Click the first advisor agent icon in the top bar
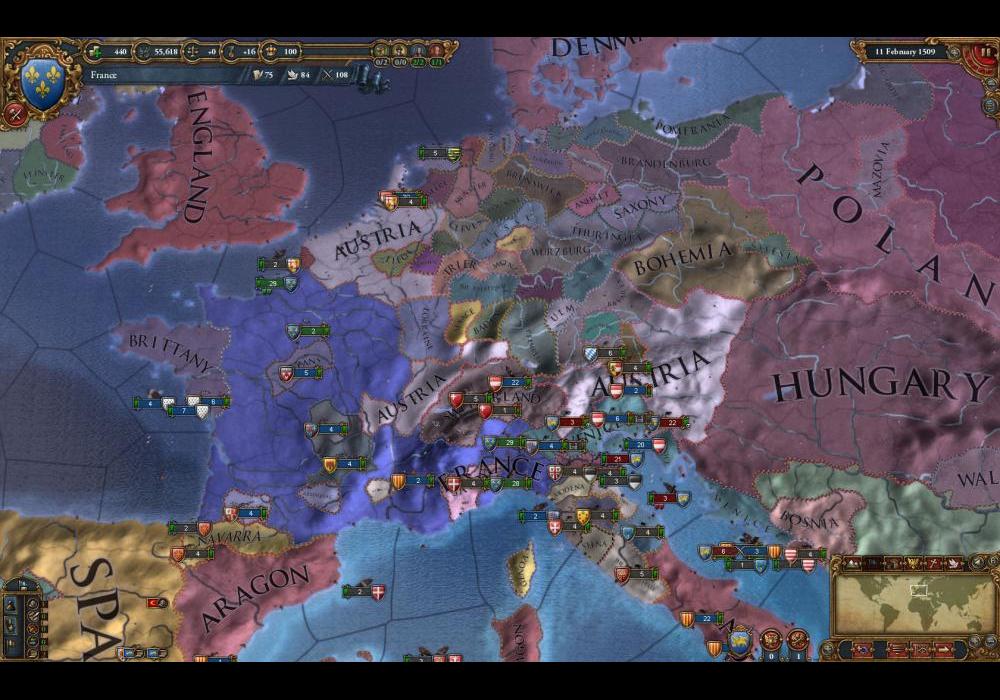Screen dimensions: 1000x700 pyautogui.click(x=381, y=50)
